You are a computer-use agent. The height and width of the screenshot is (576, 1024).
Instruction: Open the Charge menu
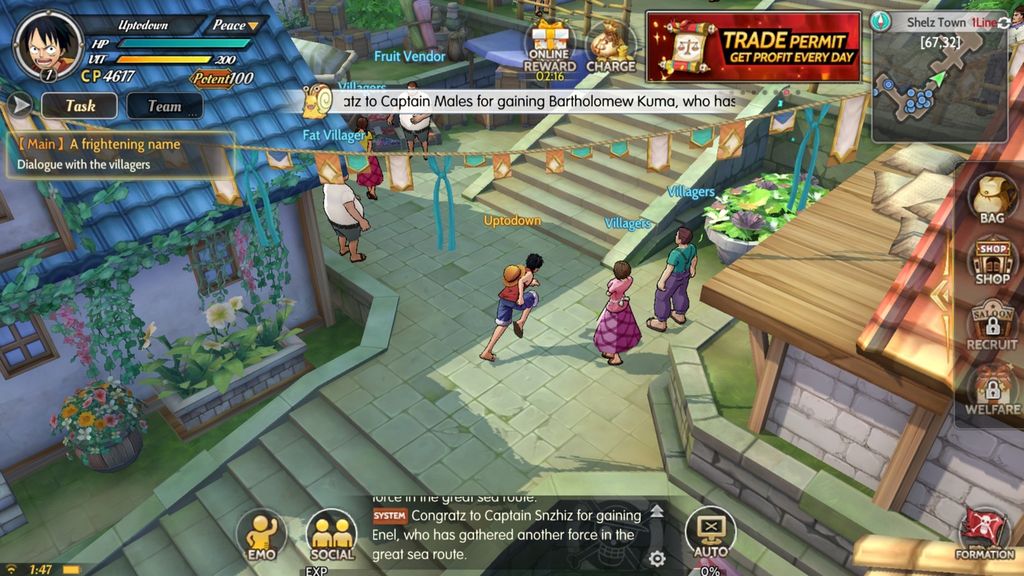[x=610, y=46]
